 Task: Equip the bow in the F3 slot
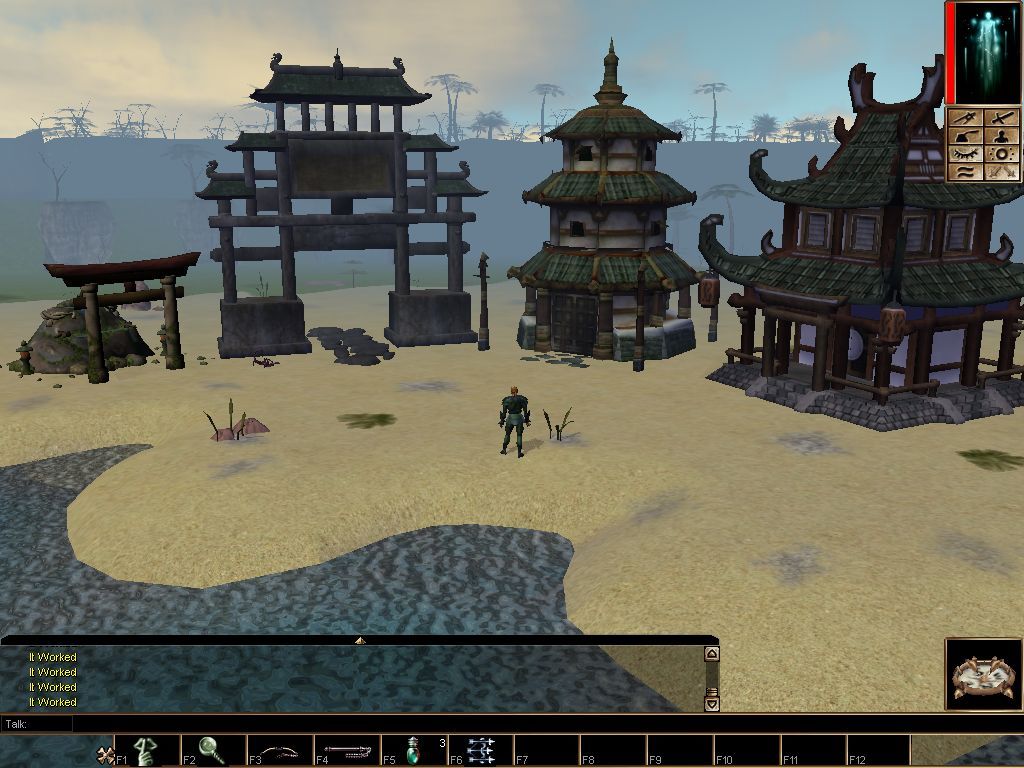pos(279,750)
